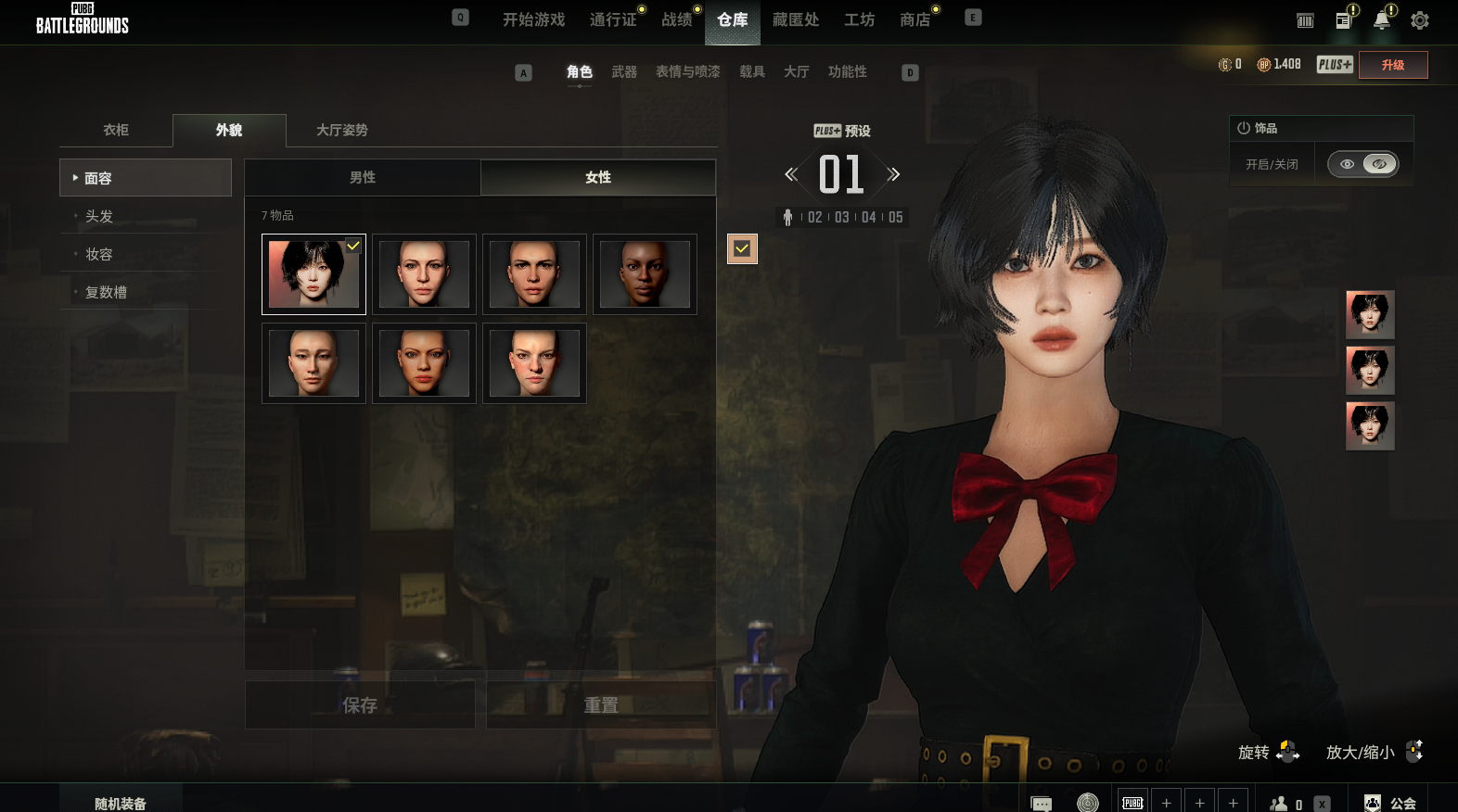This screenshot has width=1458, height=812.
Task: Click the 重置 reset button
Action: point(601,705)
